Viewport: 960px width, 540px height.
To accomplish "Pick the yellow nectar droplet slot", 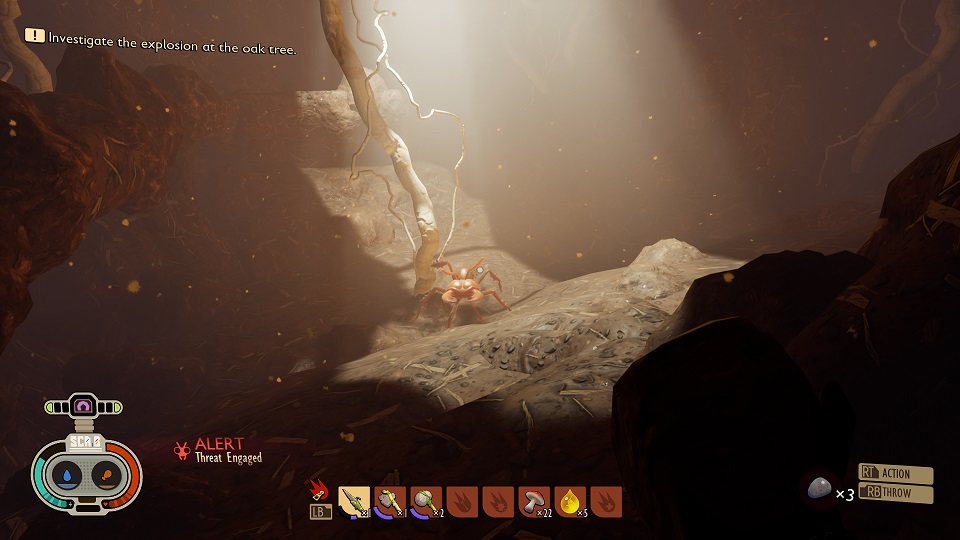I will tap(570, 501).
